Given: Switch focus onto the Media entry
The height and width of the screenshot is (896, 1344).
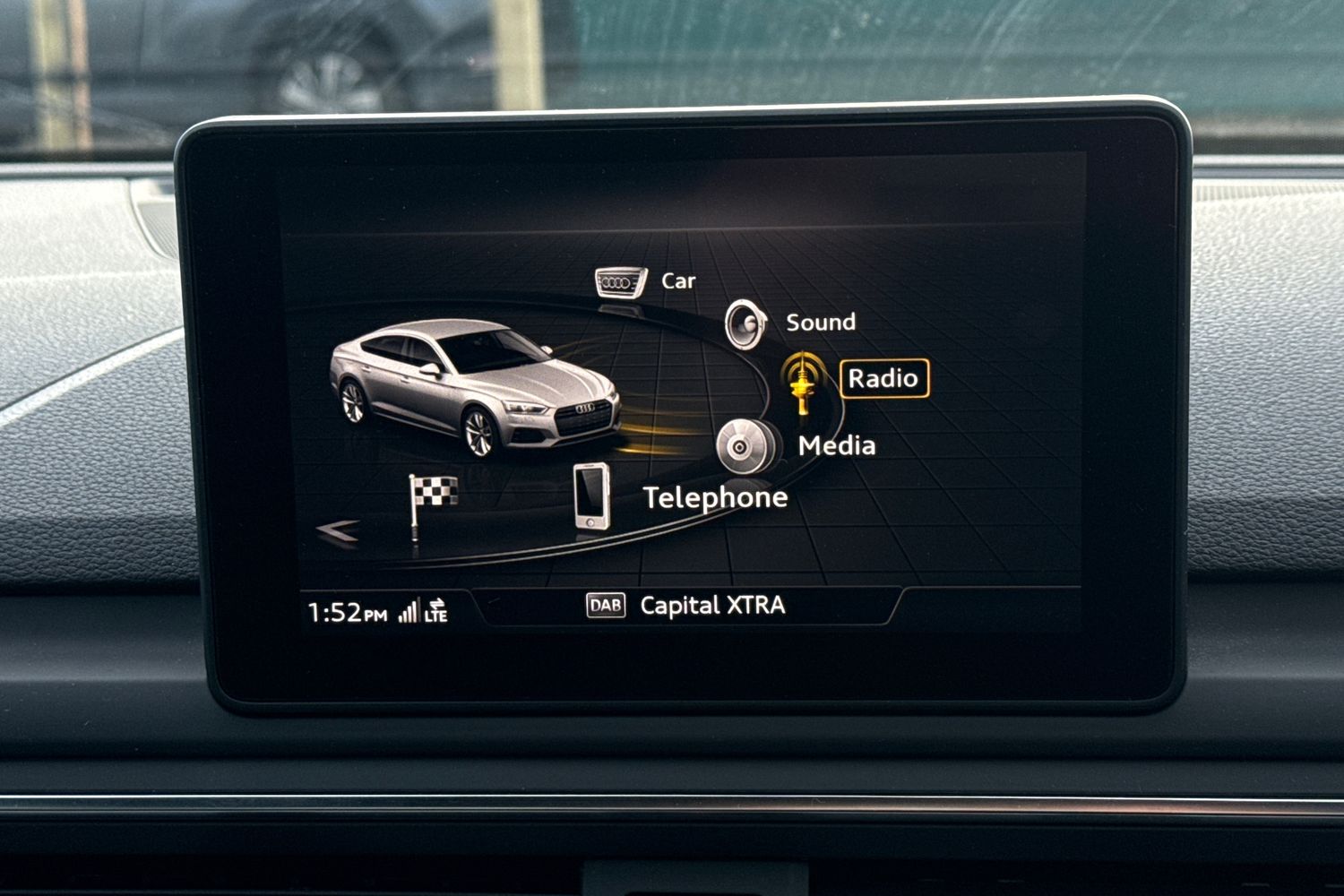Looking at the screenshot, I should [x=837, y=445].
